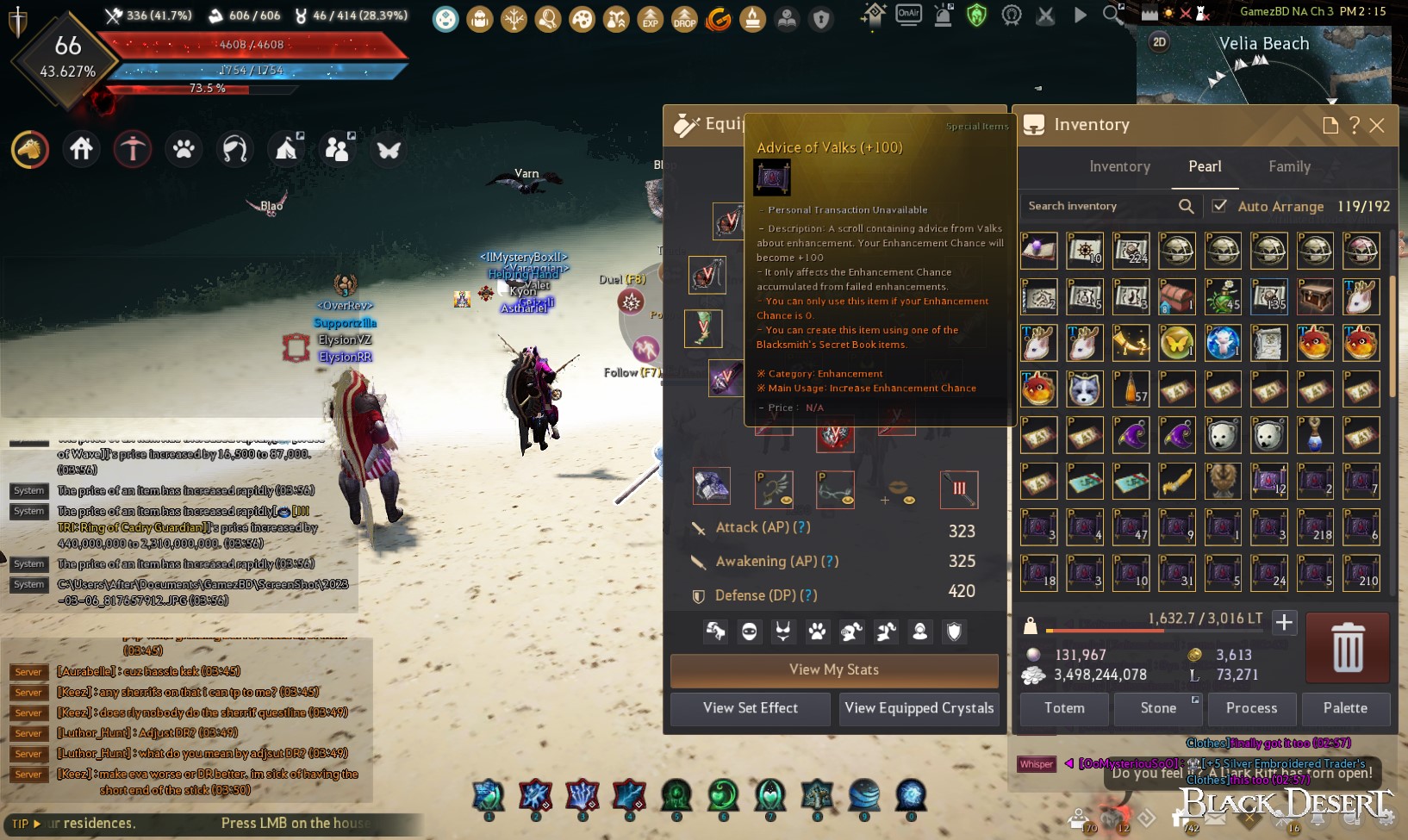Image resolution: width=1408 pixels, height=840 pixels.
Task: Select the Process button
Action: pos(1251,708)
